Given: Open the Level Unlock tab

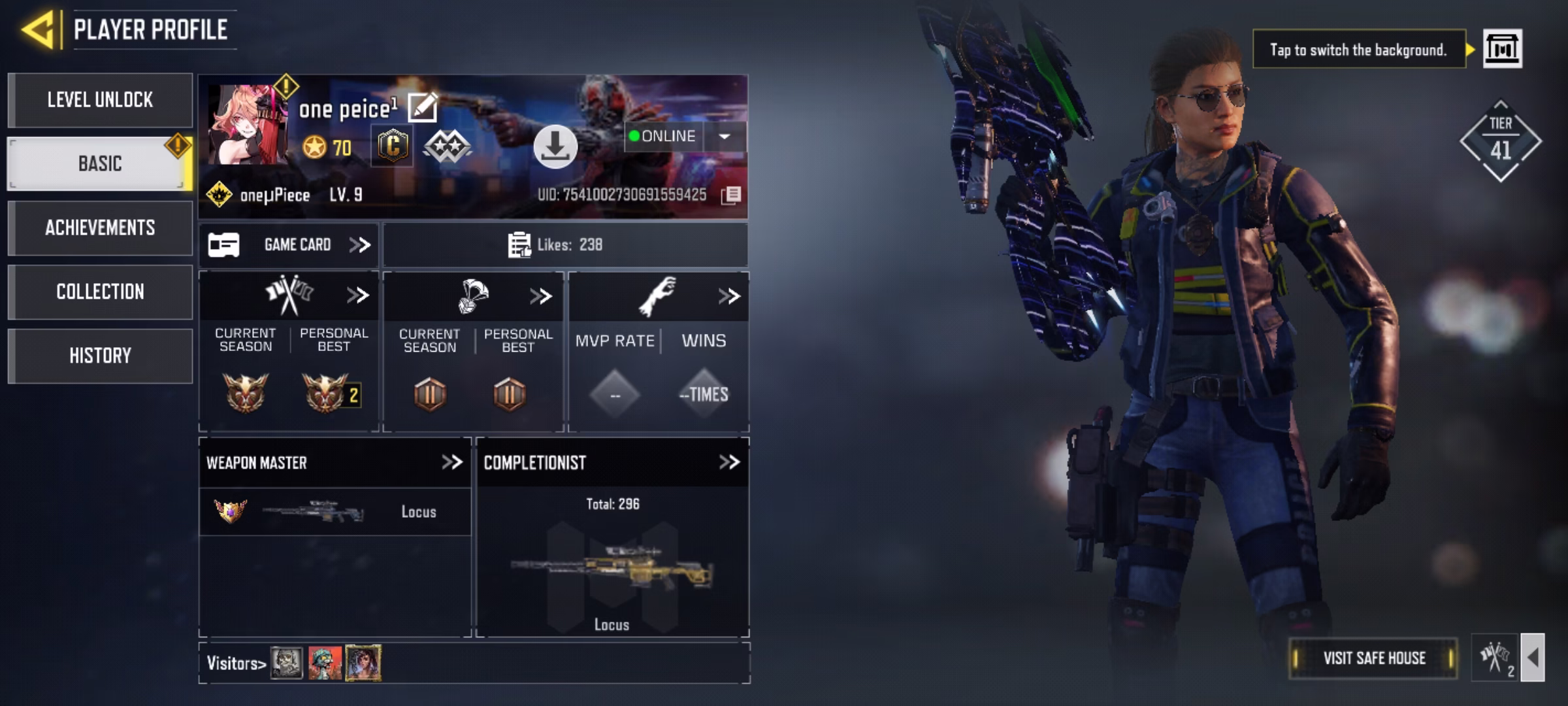Looking at the screenshot, I should (x=100, y=100).
